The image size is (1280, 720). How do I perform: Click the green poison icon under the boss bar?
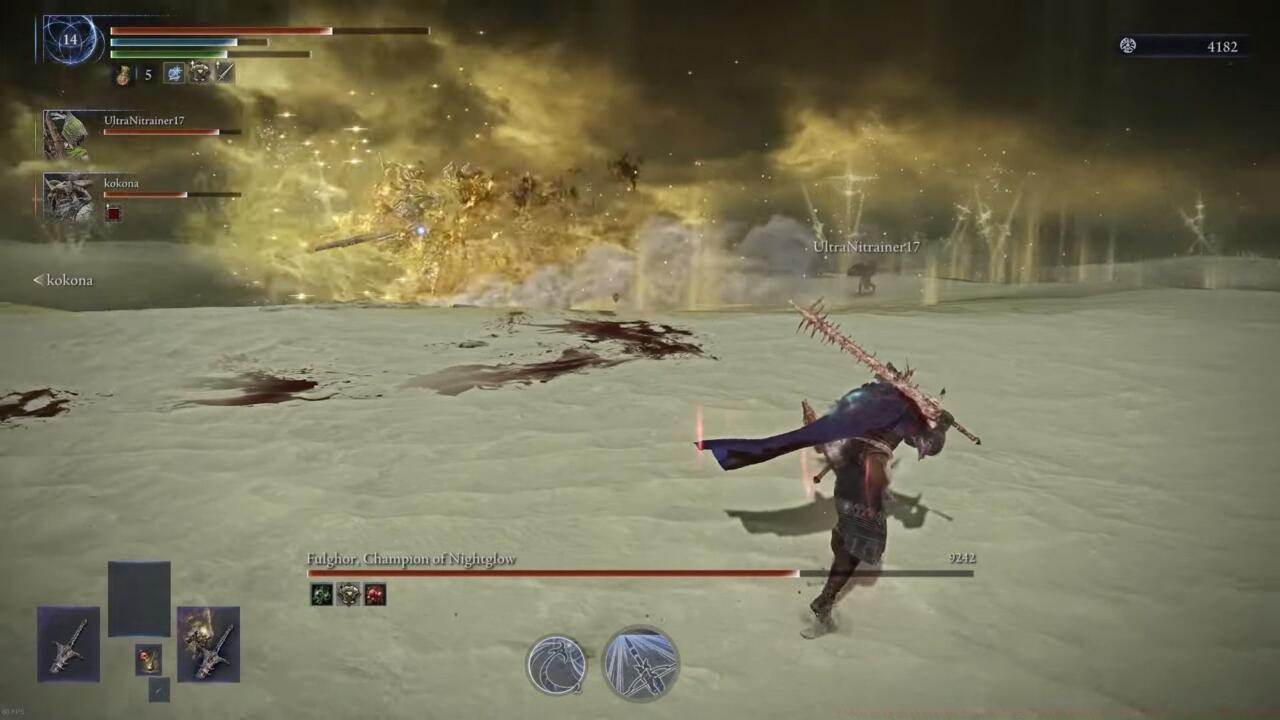coord(322,595)
